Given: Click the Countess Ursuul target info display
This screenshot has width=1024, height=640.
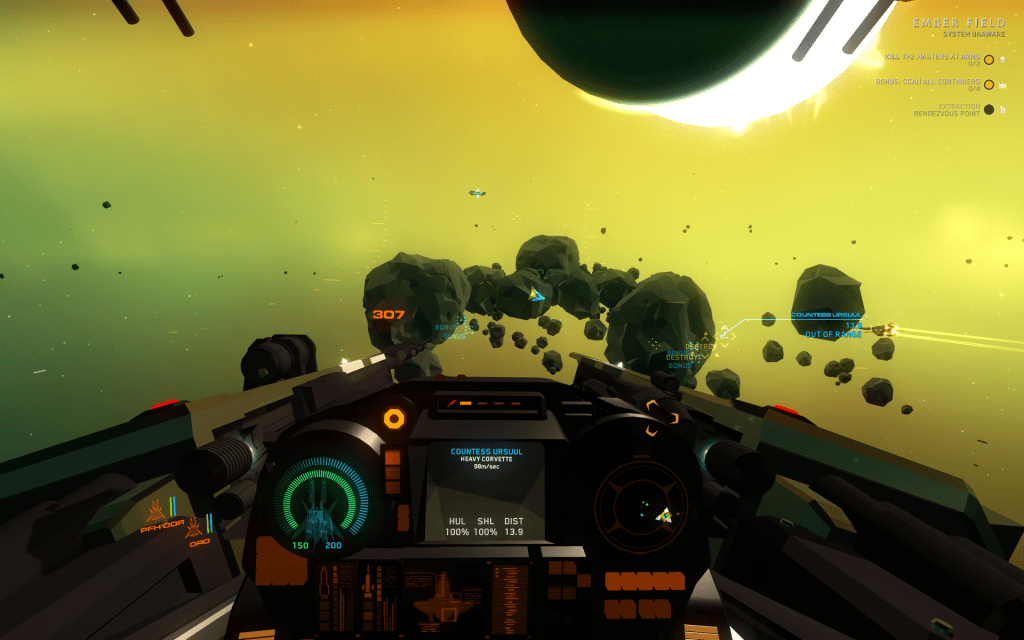Looking at the screenshot, I should coord(486,492).
